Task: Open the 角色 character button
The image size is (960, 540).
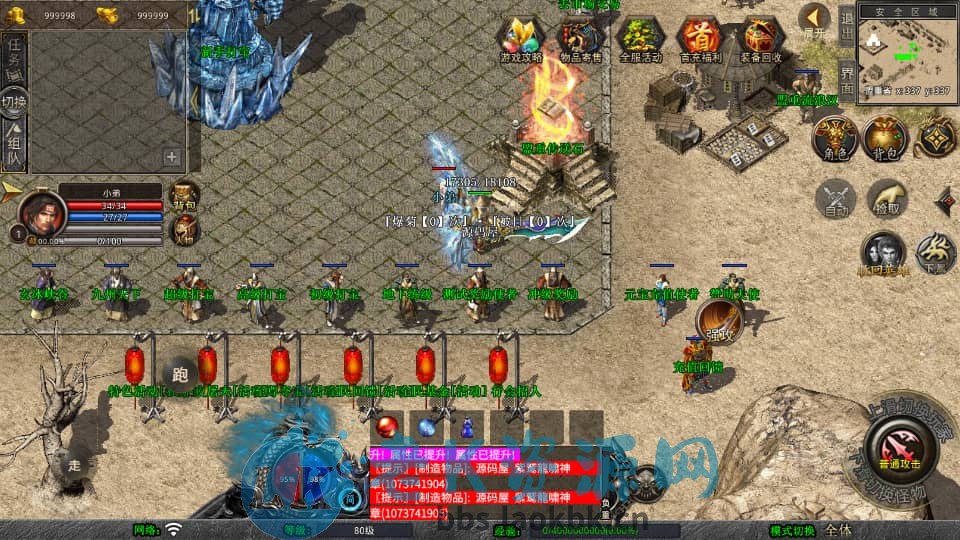Action: click(835, 136)
